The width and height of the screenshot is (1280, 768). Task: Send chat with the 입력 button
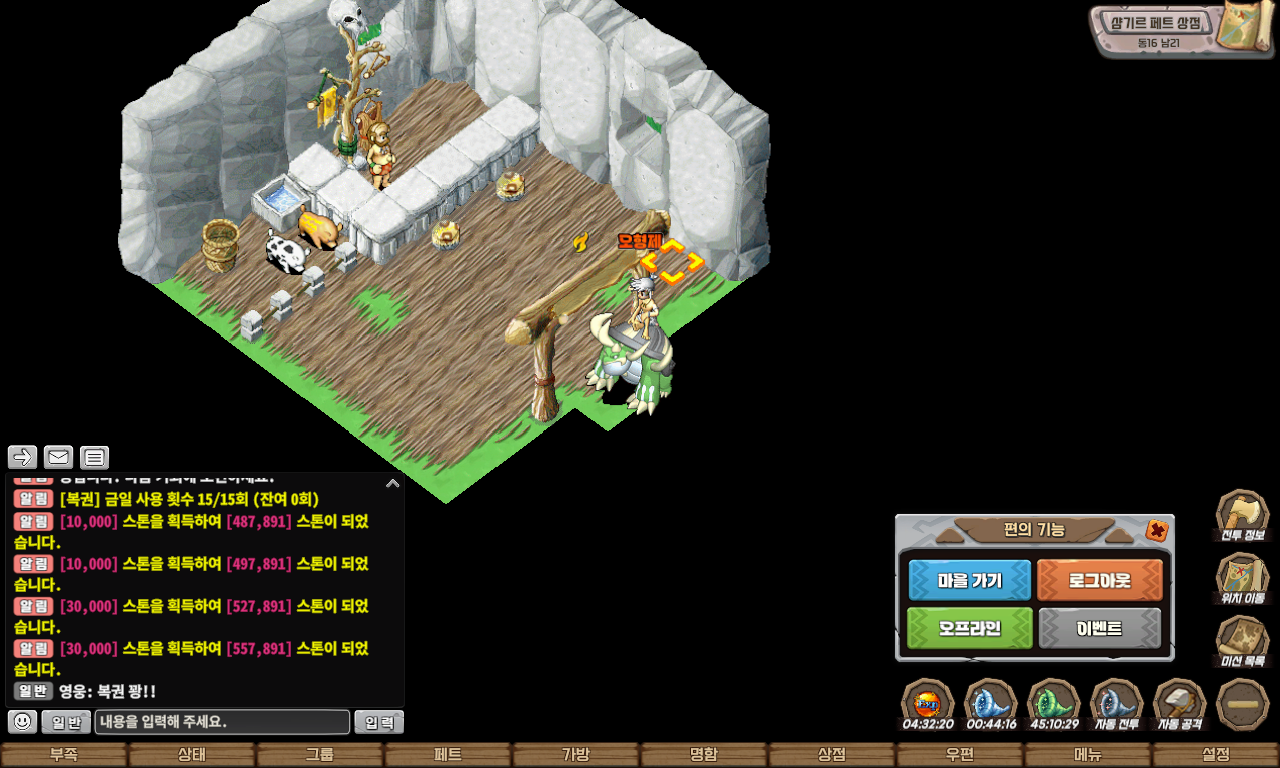pos(379,722)
